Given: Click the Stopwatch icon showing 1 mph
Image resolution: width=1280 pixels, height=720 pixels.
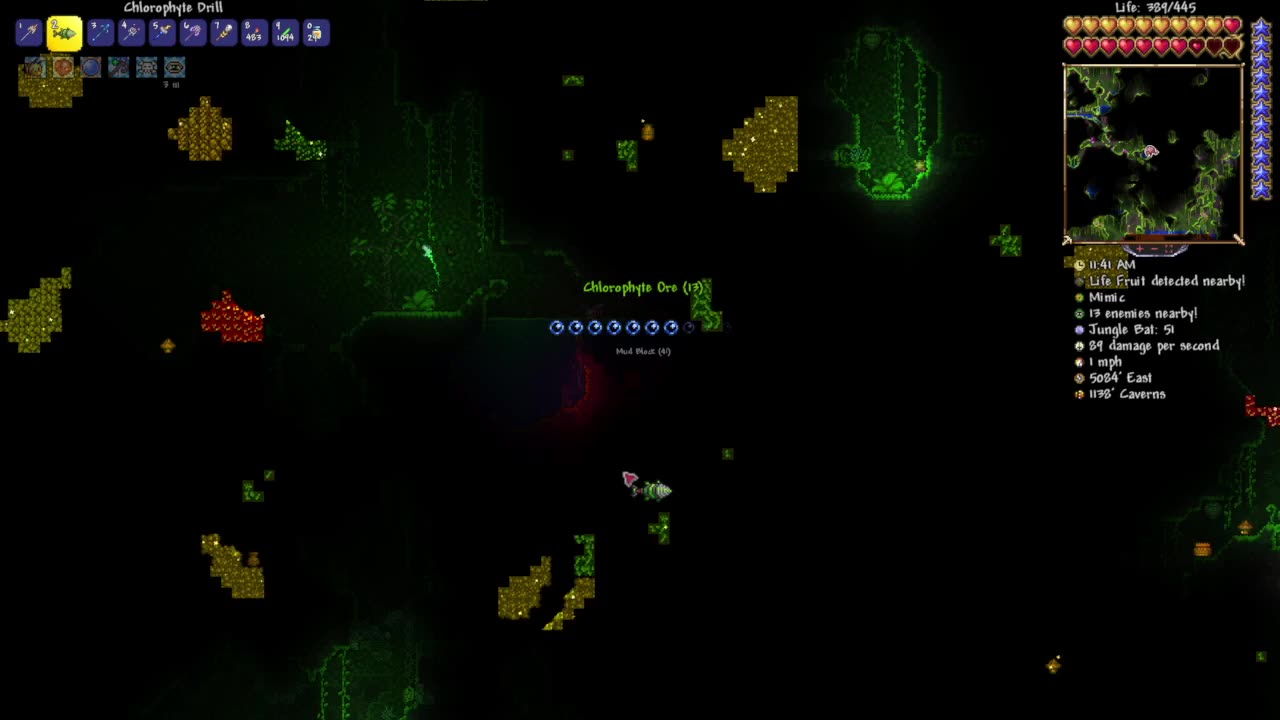Looking at the screenshot, I should point(1079,361).
